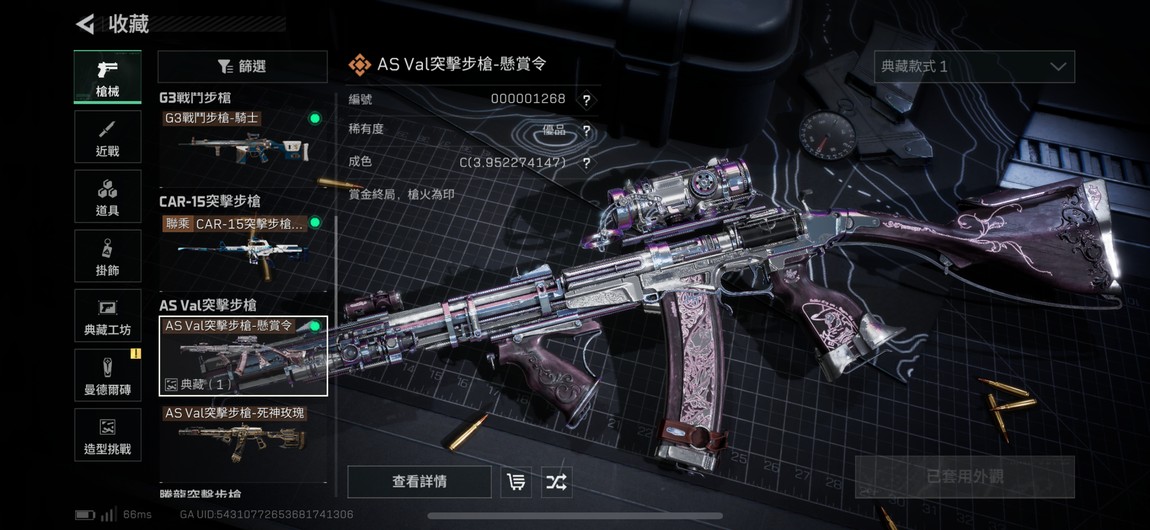Open the 篩選 filter button
This screenshot has width=1150, height=530.
[x=242, y=67]
